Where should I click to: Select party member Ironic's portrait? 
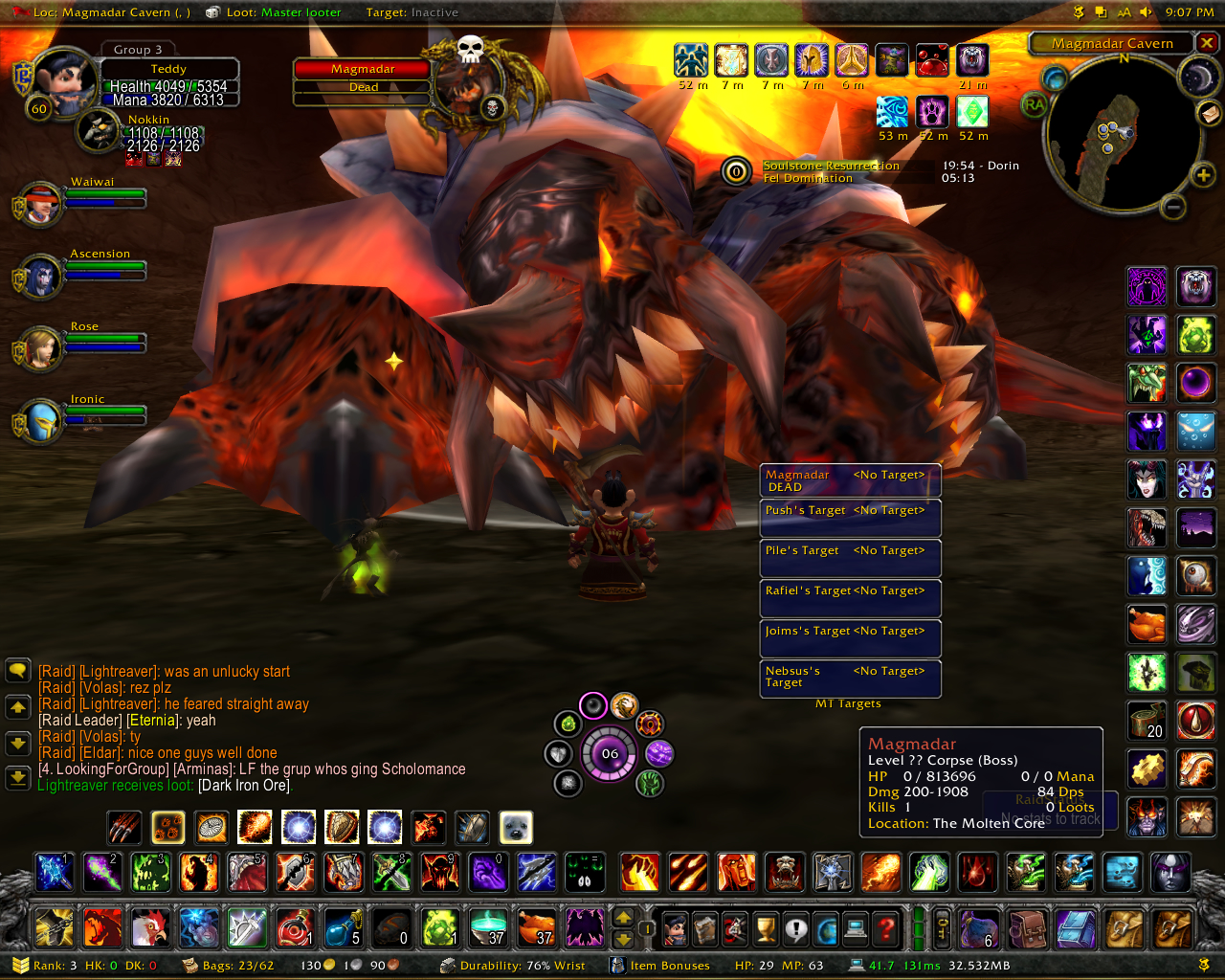(40, 421)
